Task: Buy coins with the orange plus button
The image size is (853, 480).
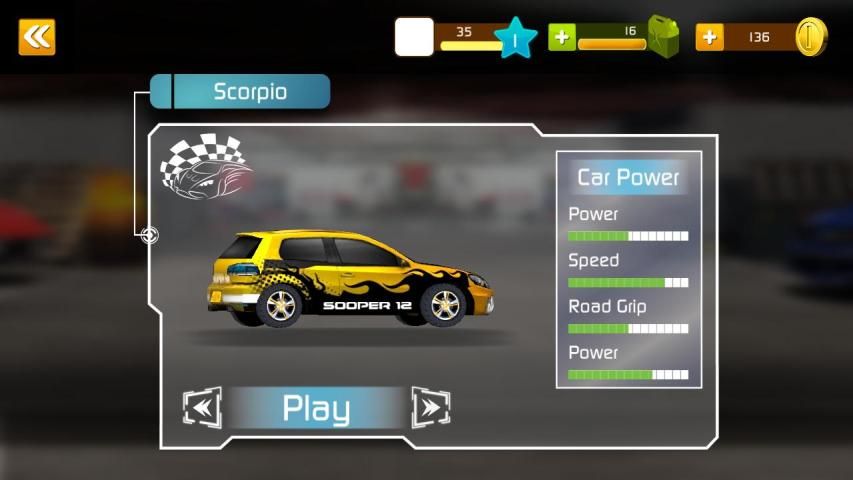Action: click(x=710, y=37)
